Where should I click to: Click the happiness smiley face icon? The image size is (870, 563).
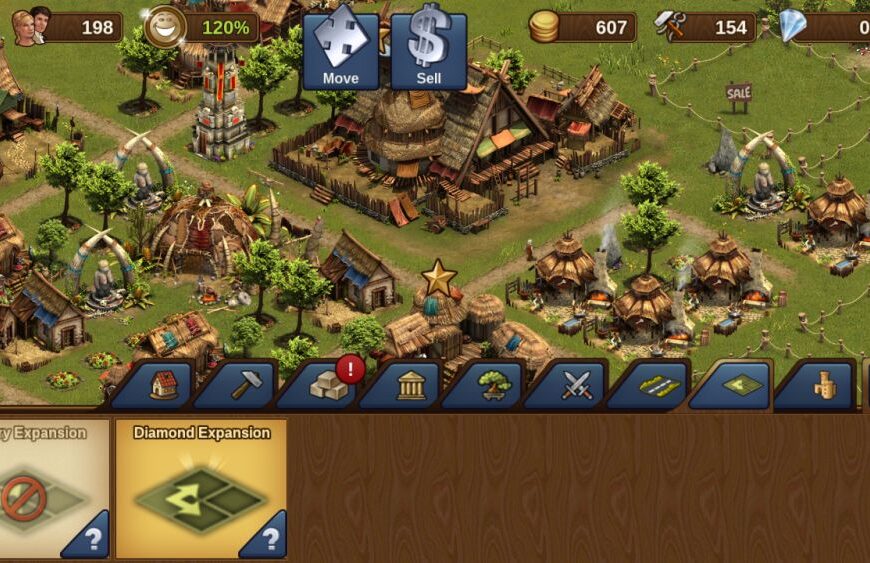164,27
